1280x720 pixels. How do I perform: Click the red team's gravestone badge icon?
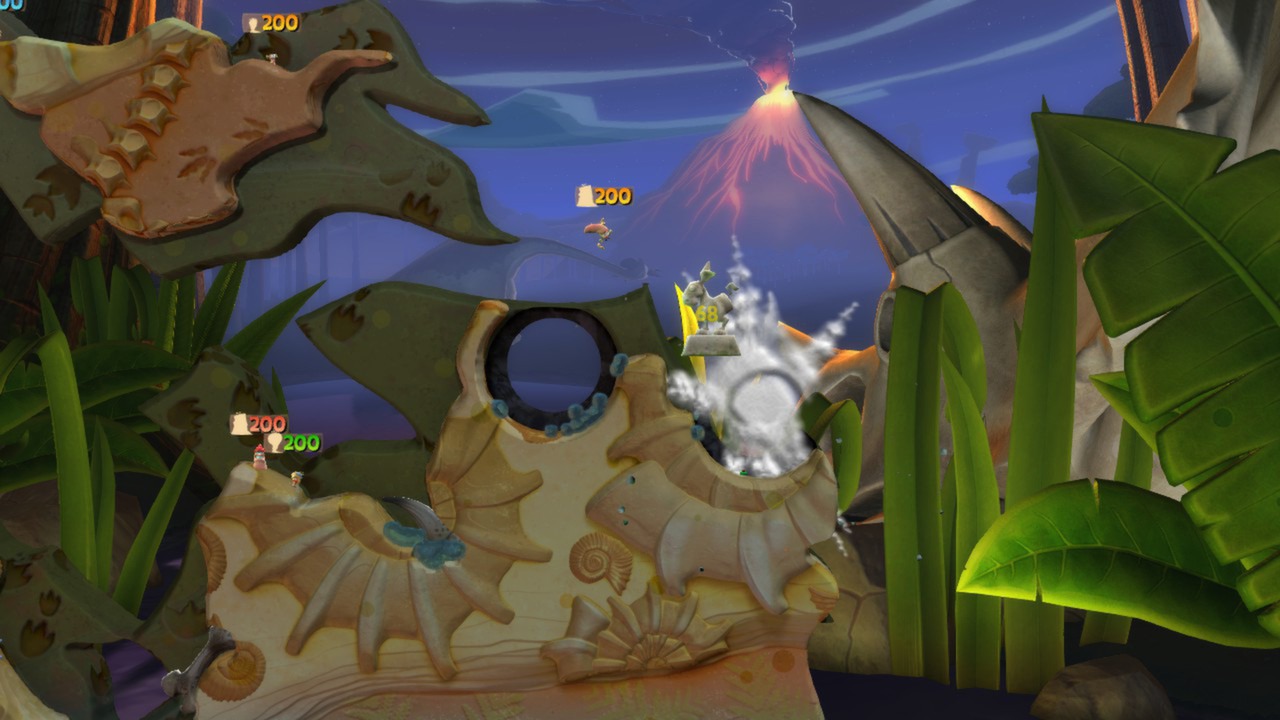[240, 424]
